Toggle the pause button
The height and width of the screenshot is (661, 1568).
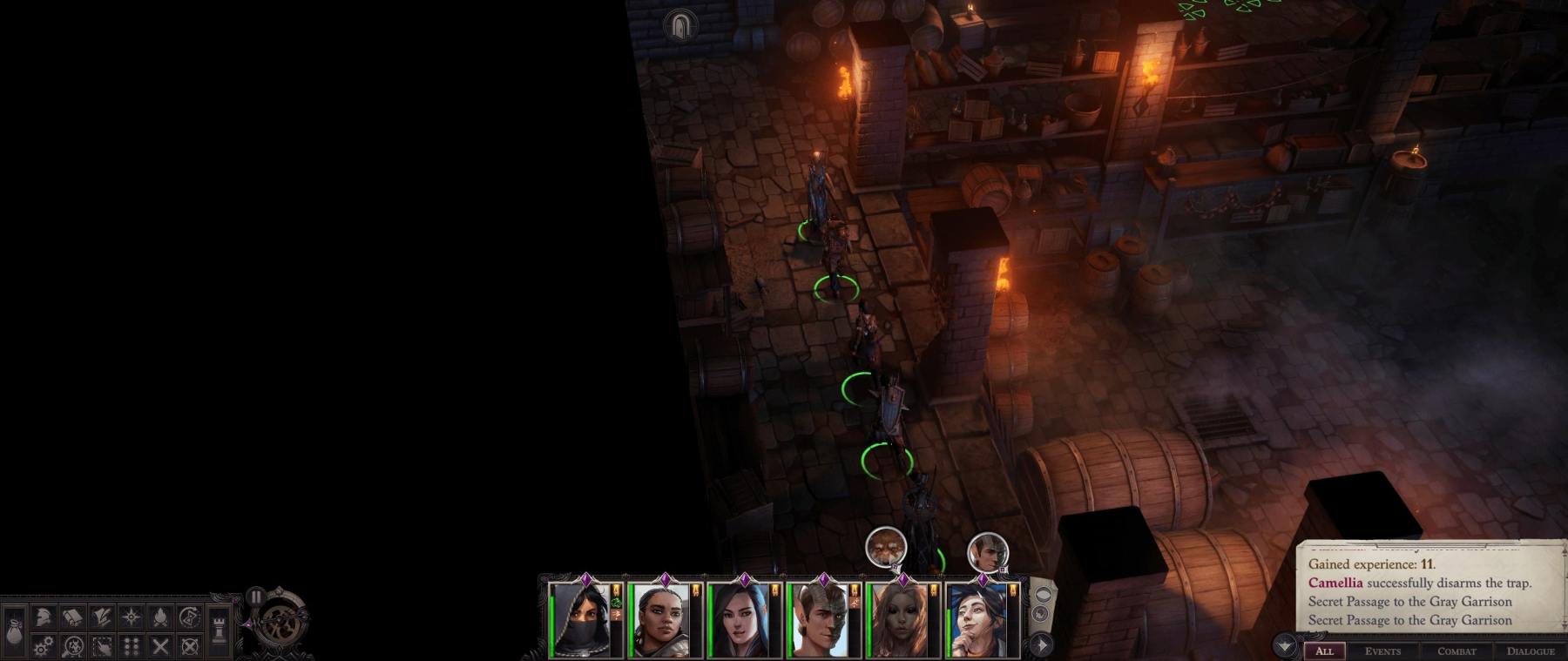tap(255, 597)
